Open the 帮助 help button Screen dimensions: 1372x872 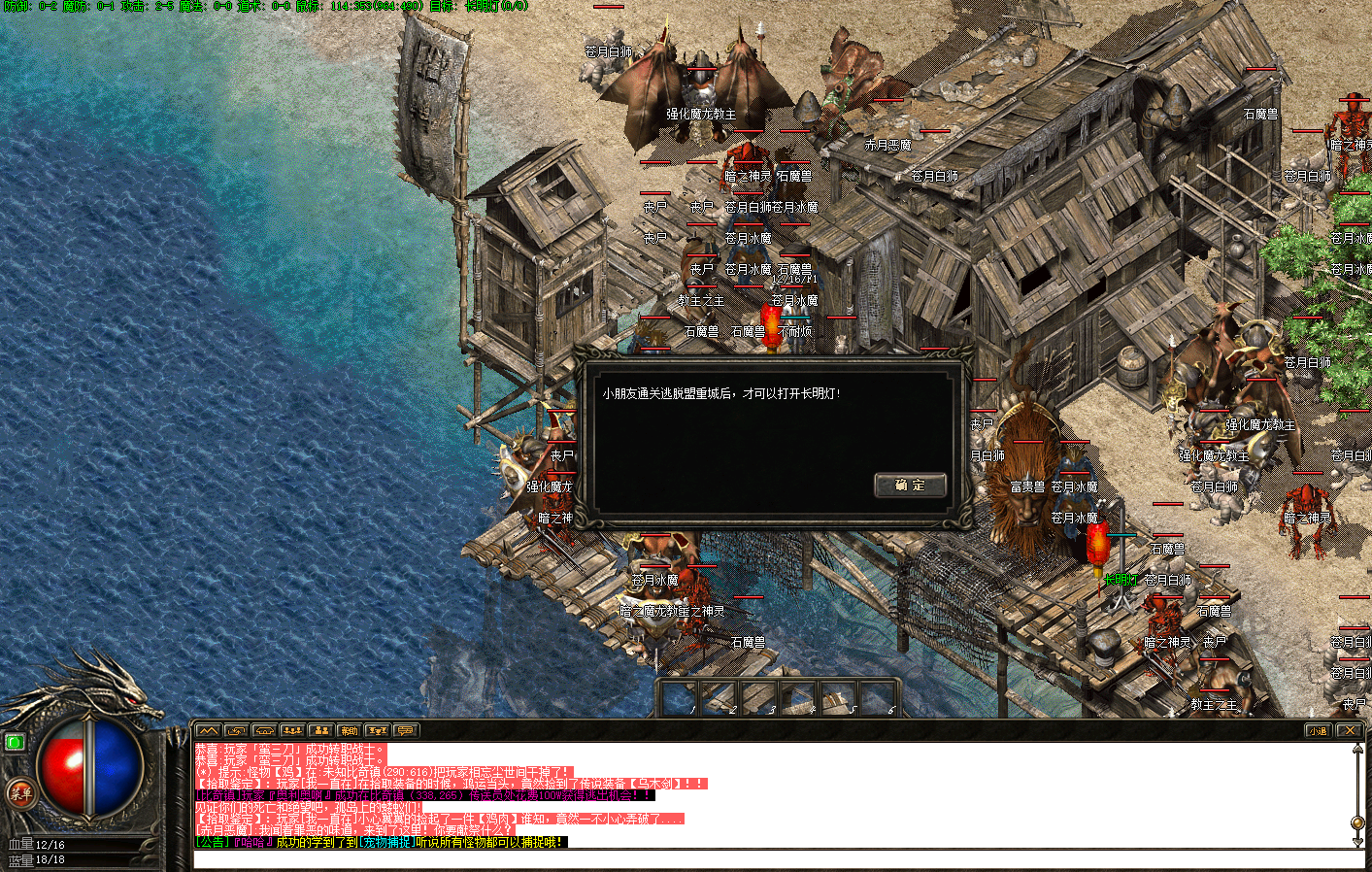350,730
